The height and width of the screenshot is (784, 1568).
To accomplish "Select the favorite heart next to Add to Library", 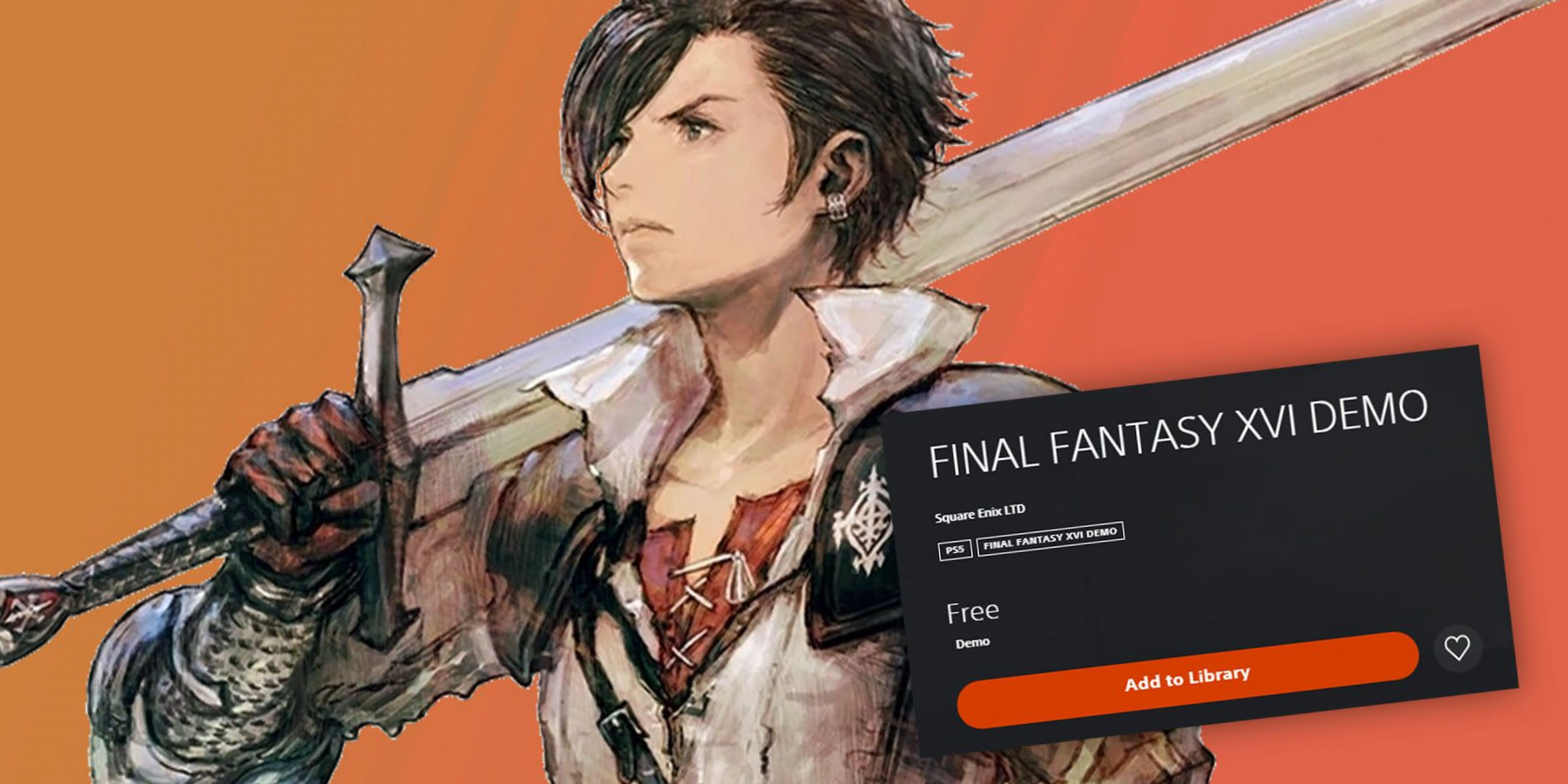I will (1458, 649).
